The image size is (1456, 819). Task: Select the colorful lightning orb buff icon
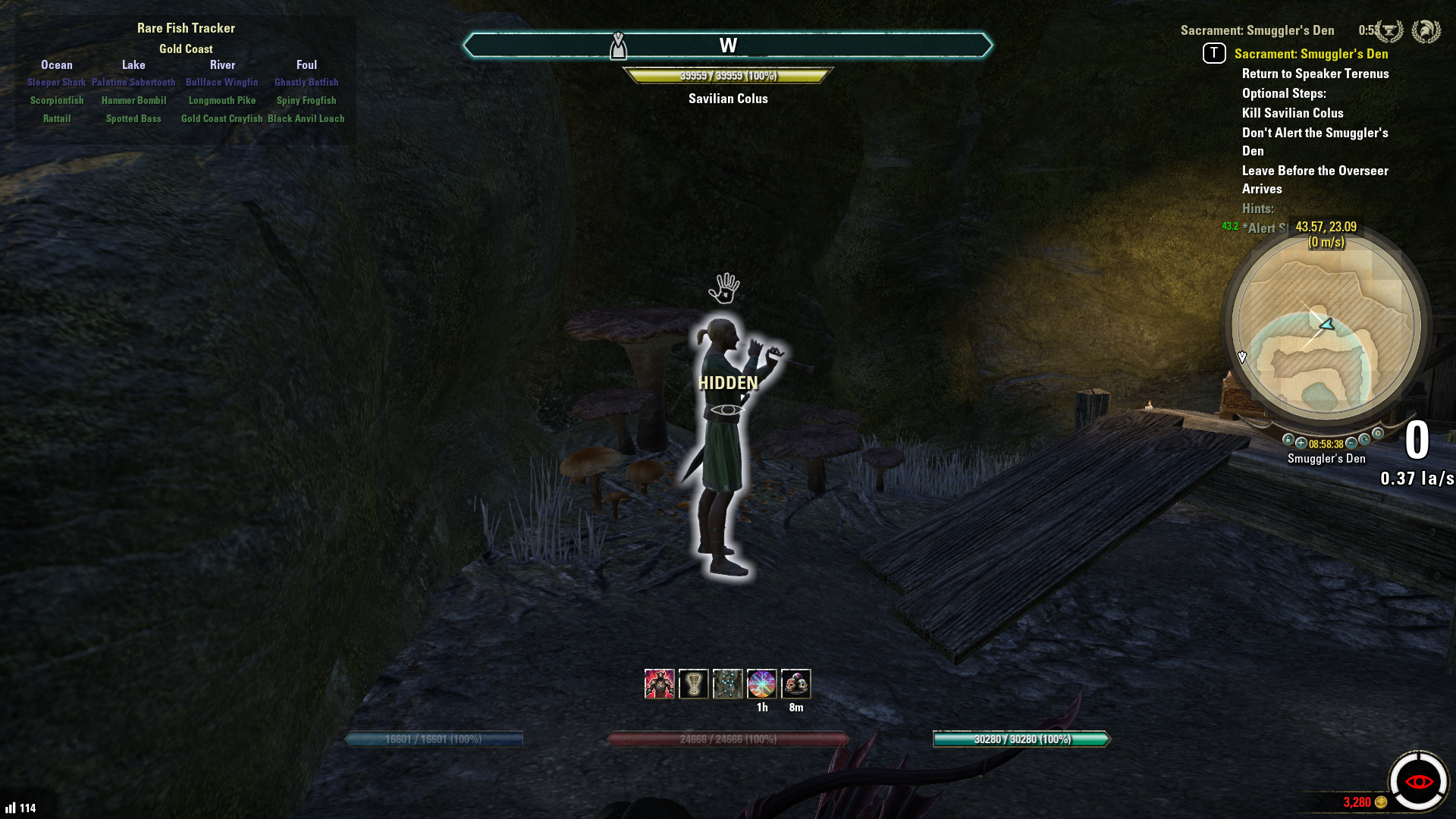coord(761,684)
